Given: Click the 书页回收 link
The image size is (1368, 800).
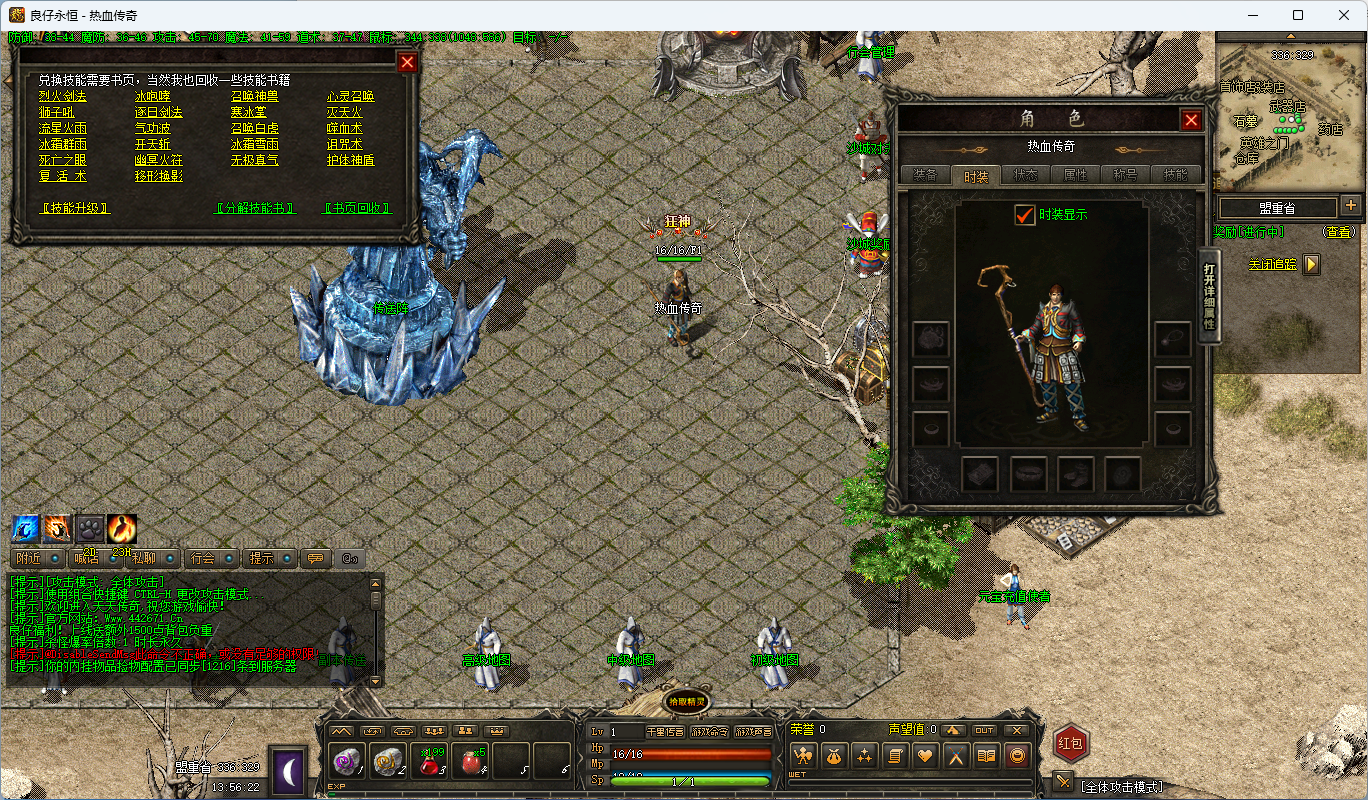Looking at the screenshot, I should [356, 208].
